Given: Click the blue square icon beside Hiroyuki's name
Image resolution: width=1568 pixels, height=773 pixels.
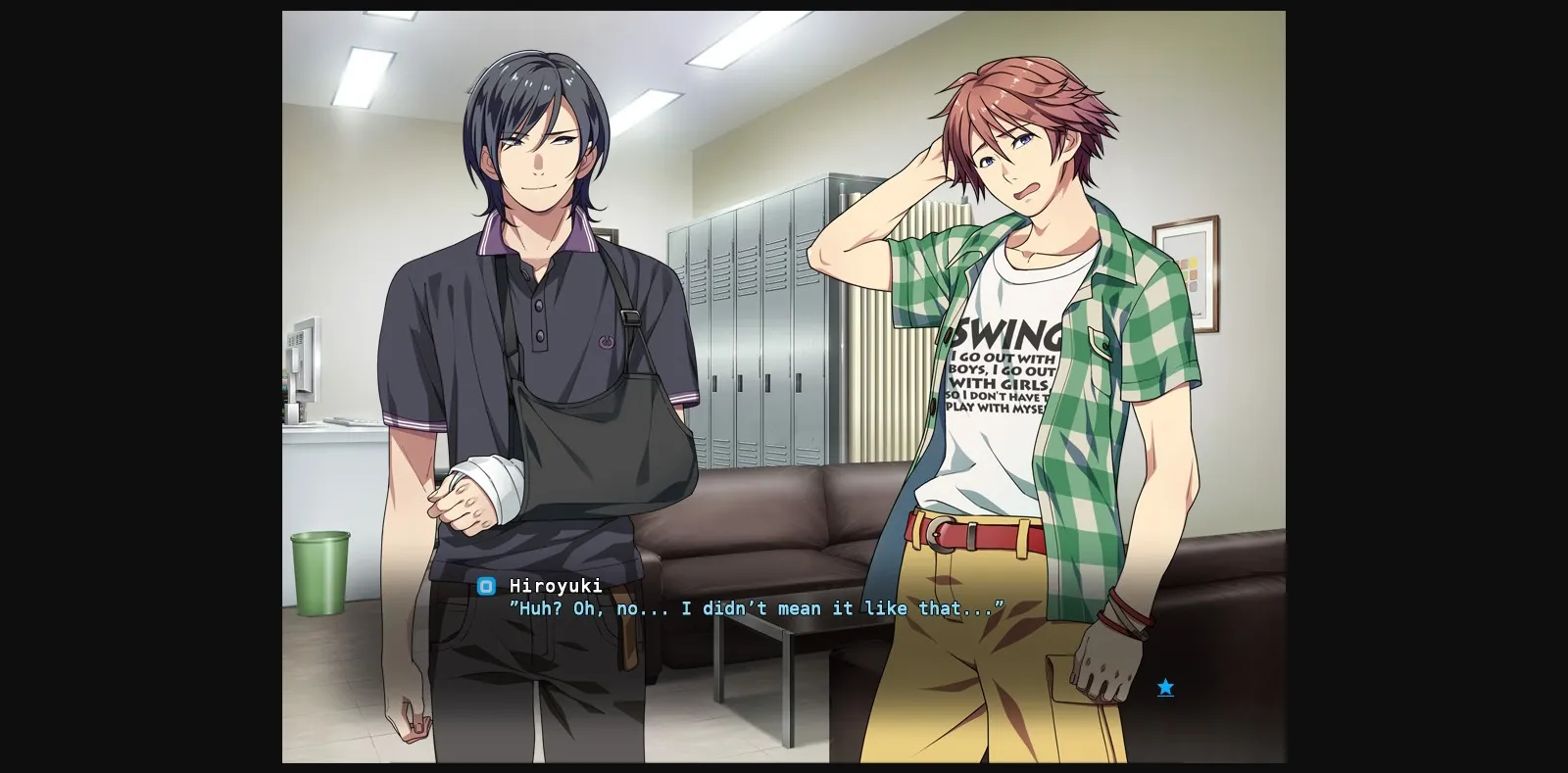Looking at the screenshot, I should point(485,587).
